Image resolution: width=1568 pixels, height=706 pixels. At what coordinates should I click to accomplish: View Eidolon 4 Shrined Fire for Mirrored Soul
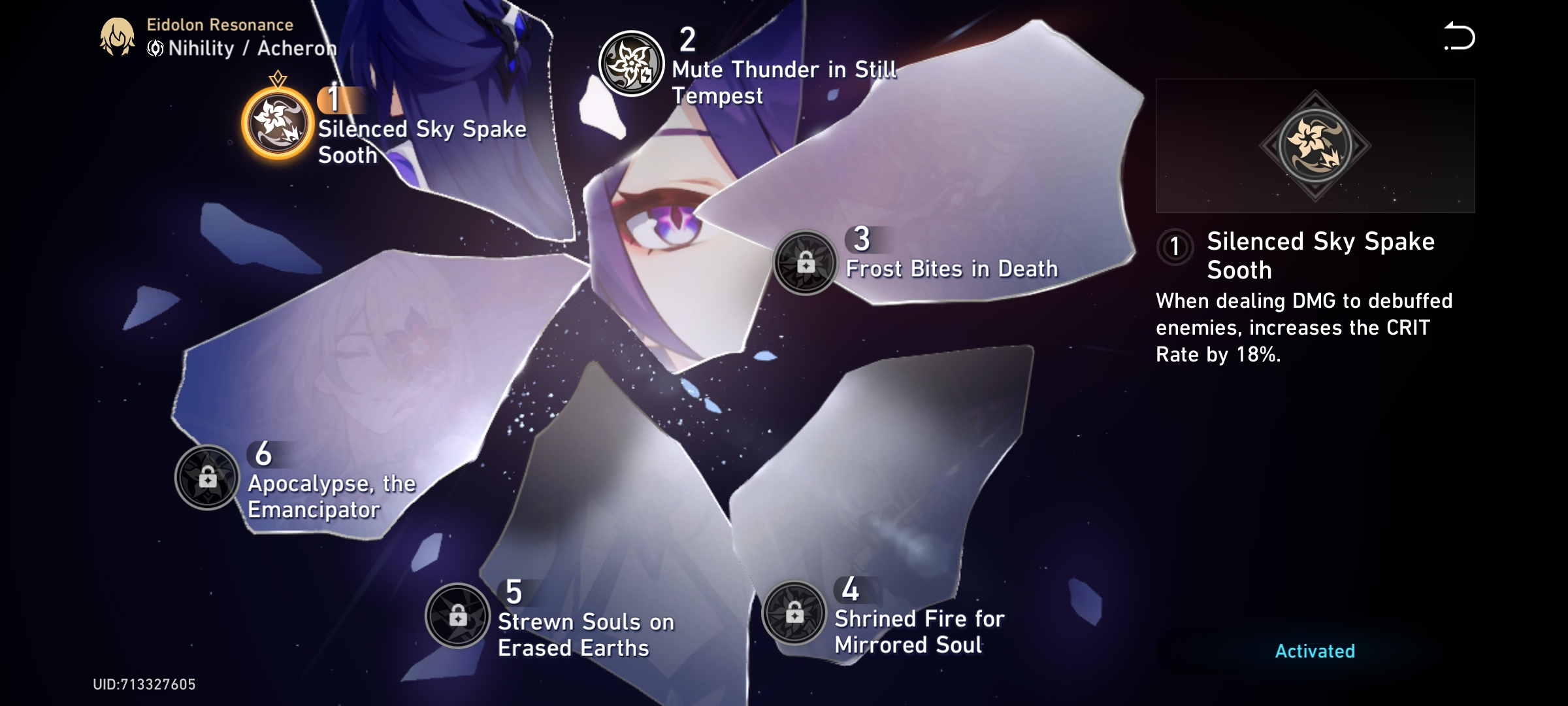tap(794, 613)
